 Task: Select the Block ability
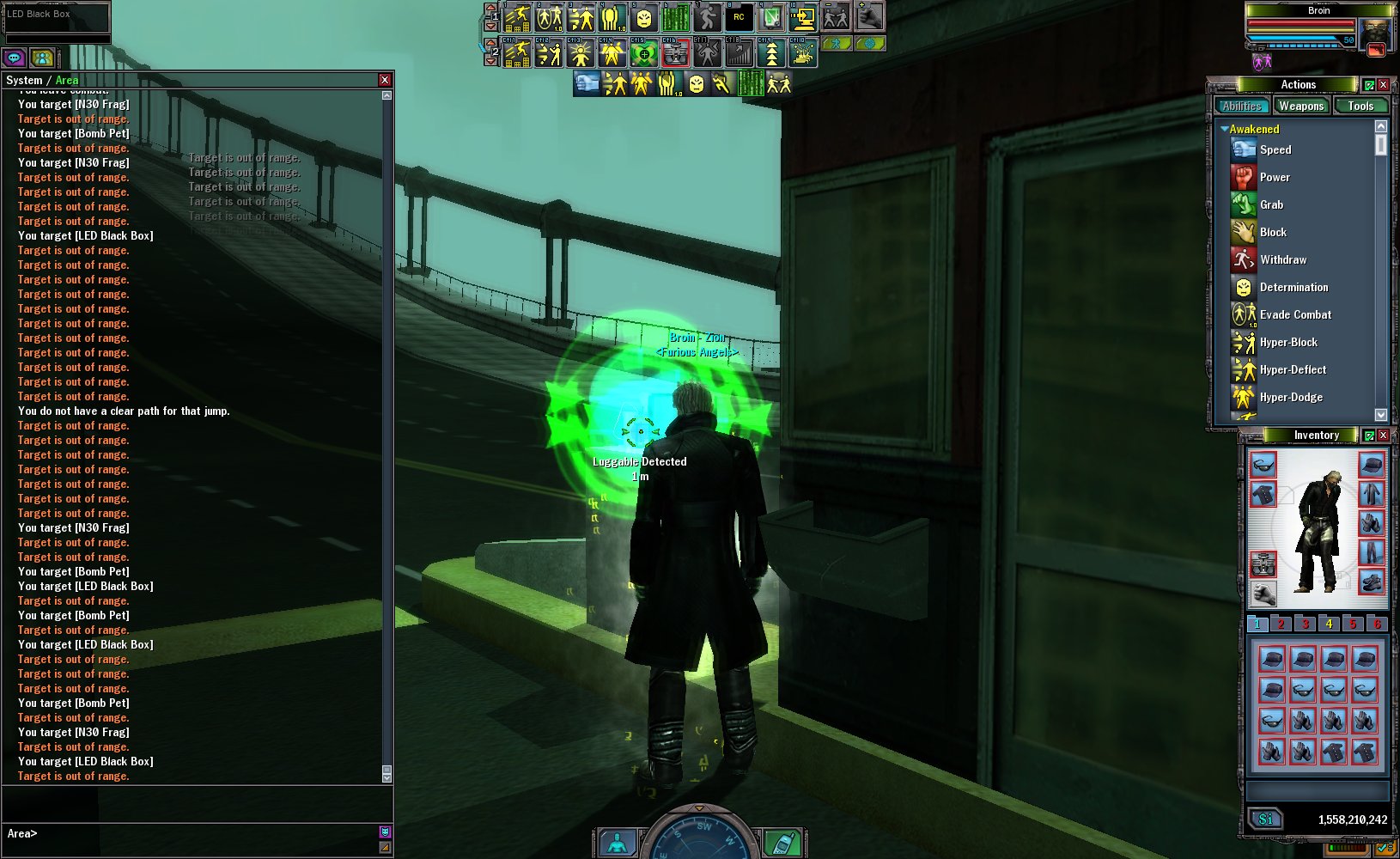click(1273, 233)
